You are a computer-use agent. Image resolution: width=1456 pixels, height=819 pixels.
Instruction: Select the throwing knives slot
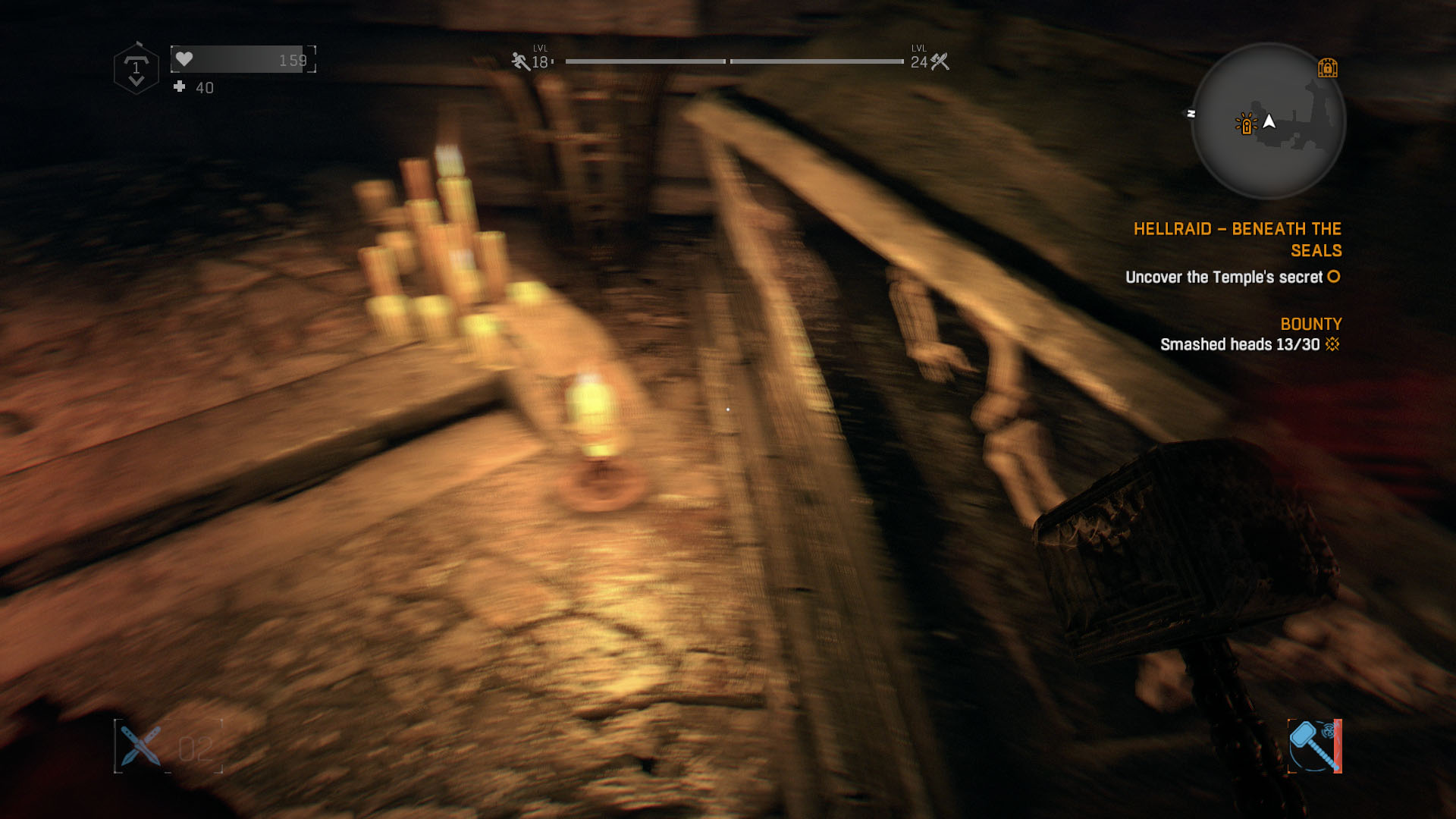(x=142, y=746)
